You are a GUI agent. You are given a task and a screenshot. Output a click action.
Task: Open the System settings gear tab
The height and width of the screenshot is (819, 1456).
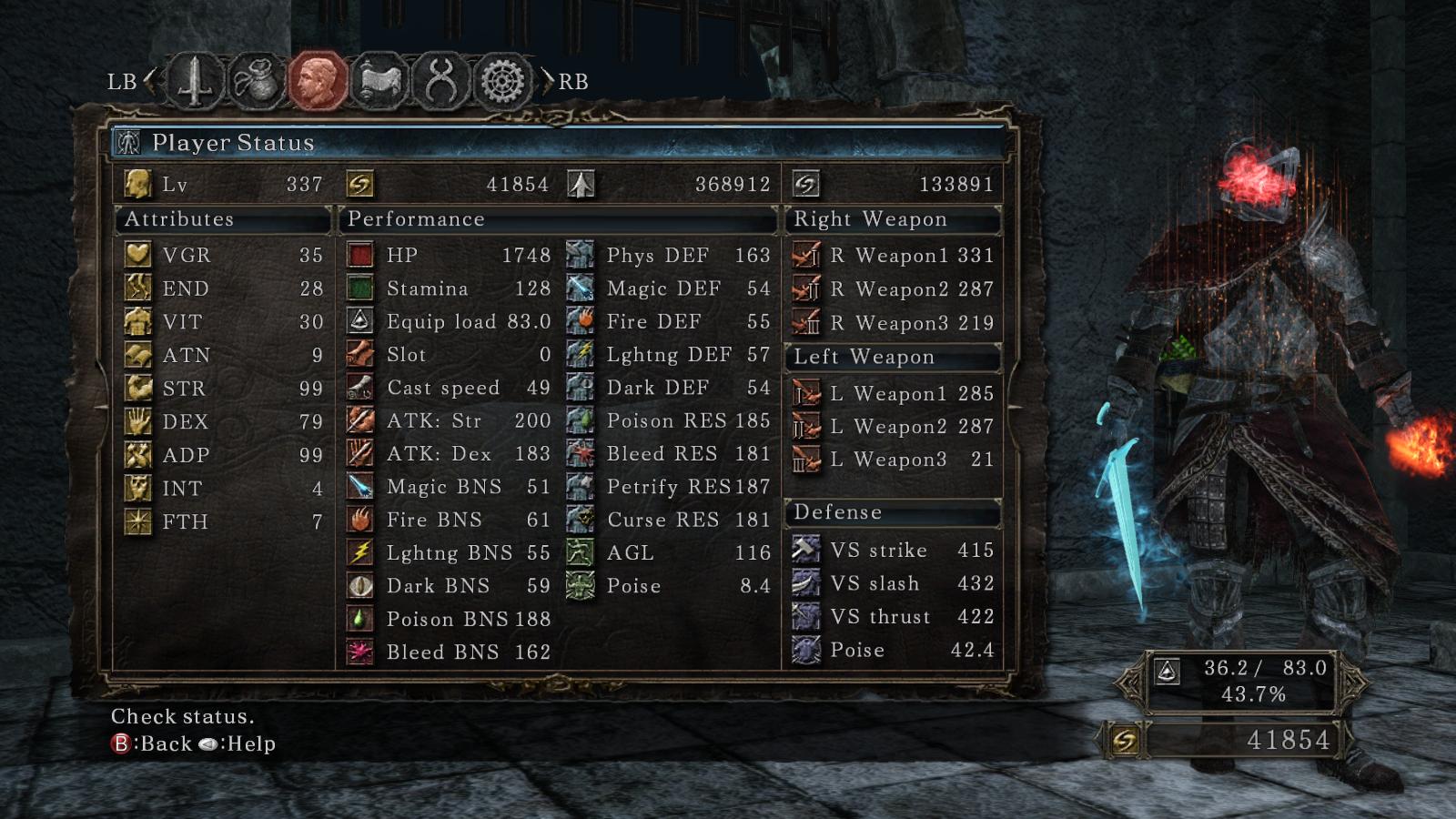502,81
